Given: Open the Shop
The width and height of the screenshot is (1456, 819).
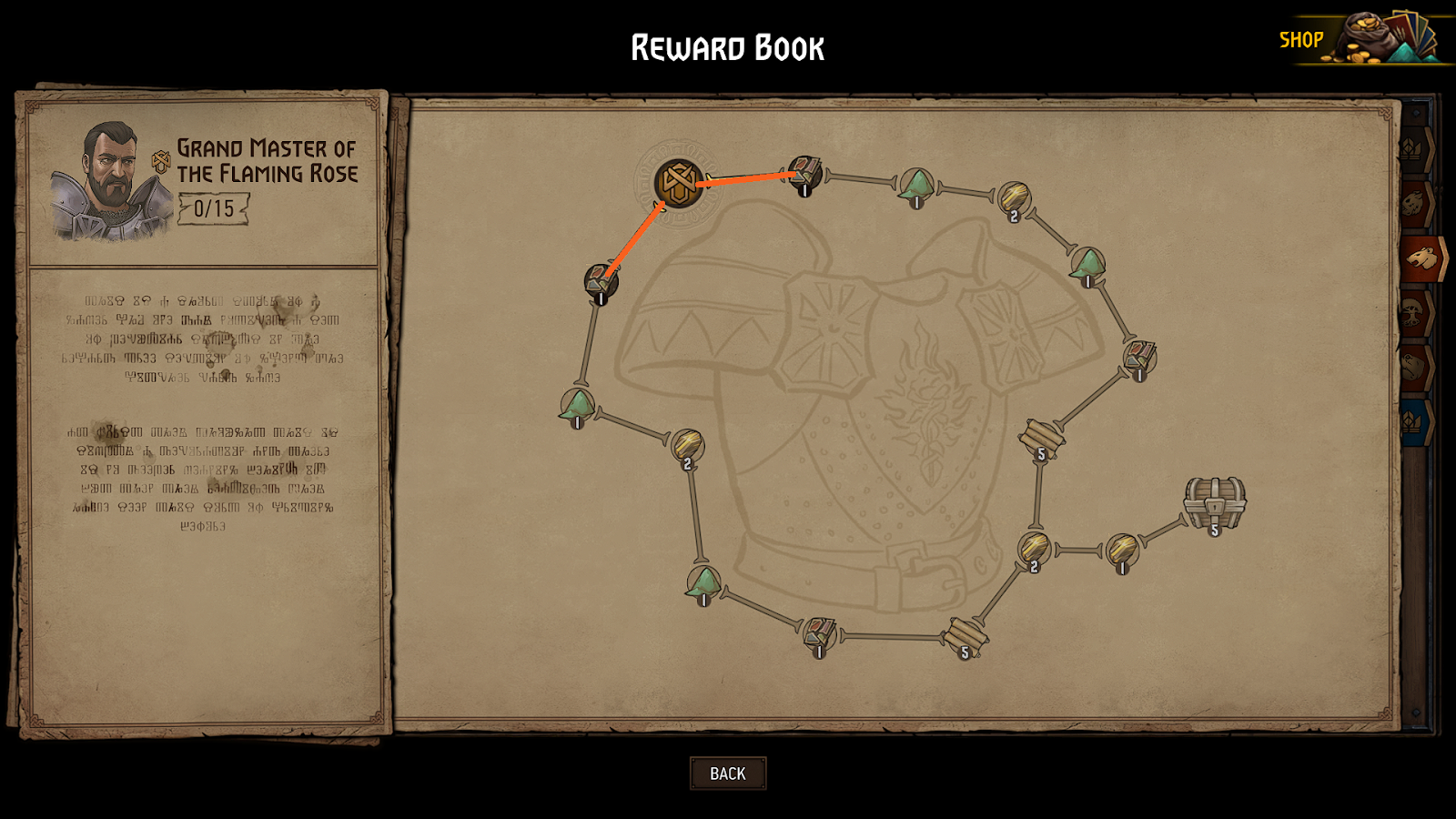Looking at the screenshot, I should tap(1301, 39).
